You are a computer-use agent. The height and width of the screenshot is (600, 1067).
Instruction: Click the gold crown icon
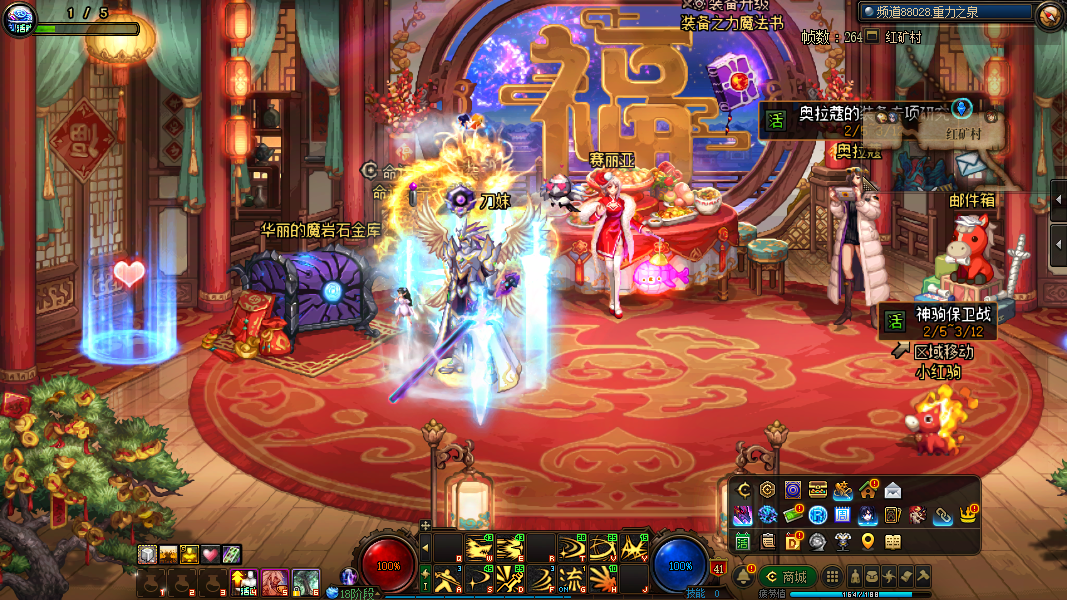pos(967,516)
